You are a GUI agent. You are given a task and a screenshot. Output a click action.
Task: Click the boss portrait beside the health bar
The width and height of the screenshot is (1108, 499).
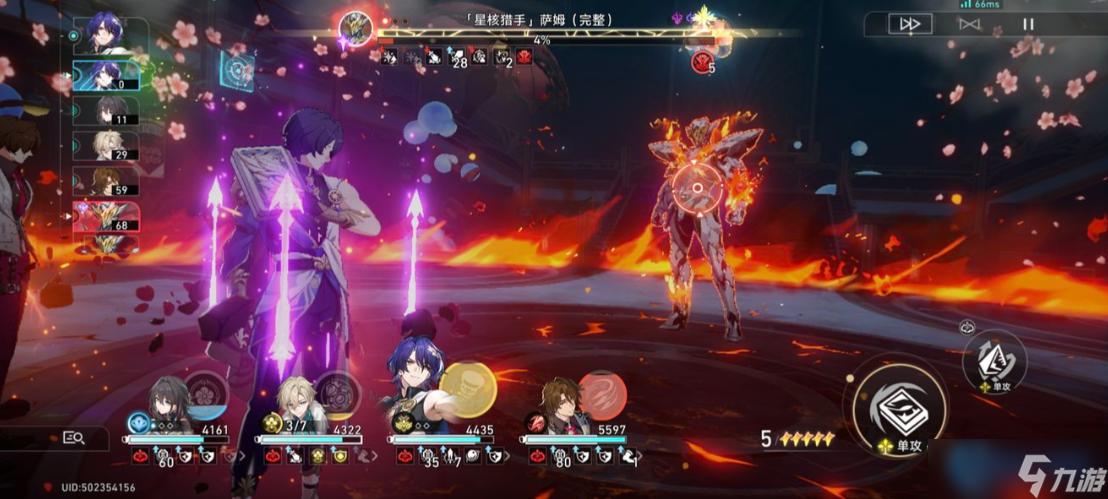tap(355, 27)
